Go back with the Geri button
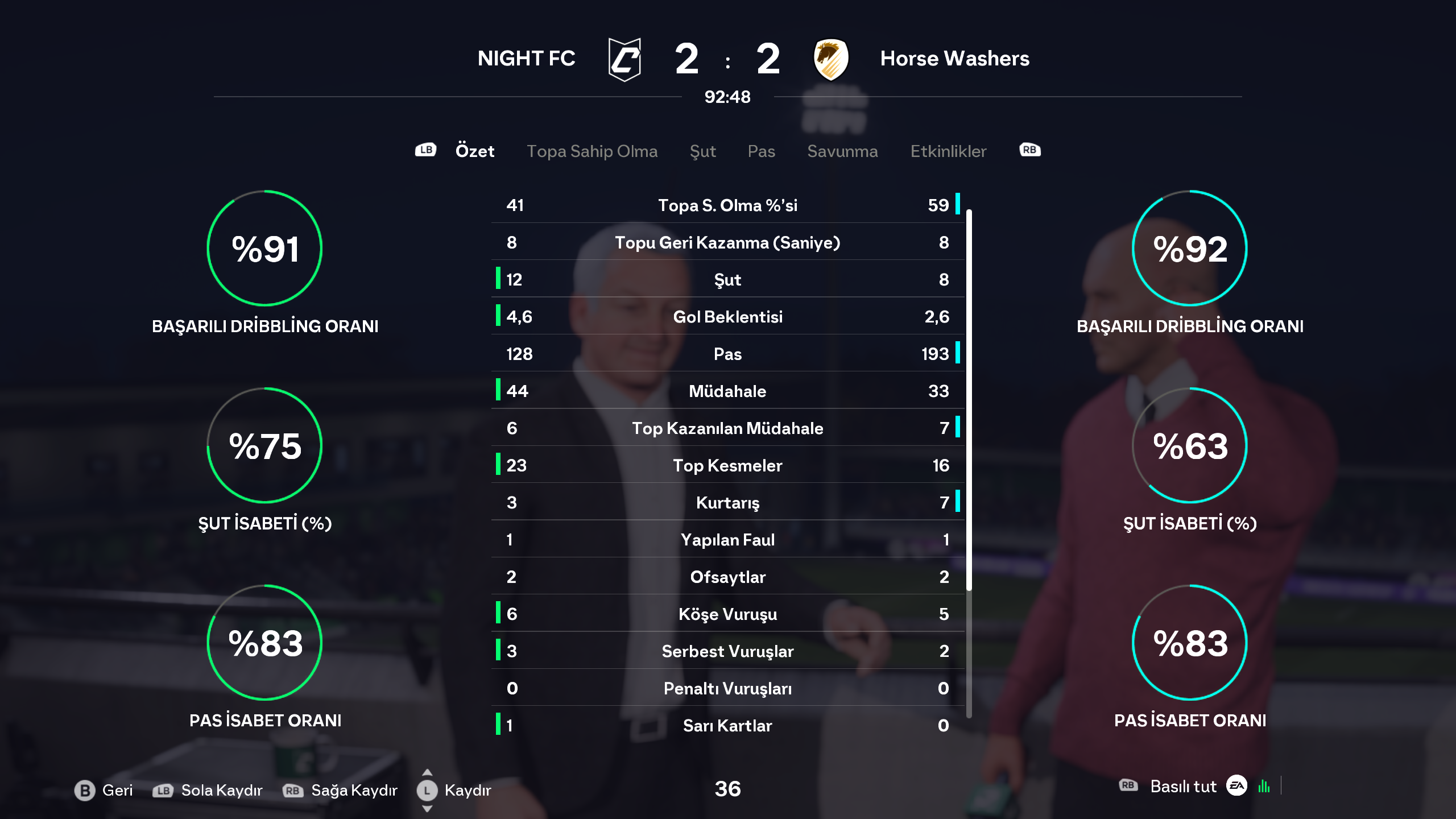The height and width of the screenshot is (819, 1456). point(104,790)
